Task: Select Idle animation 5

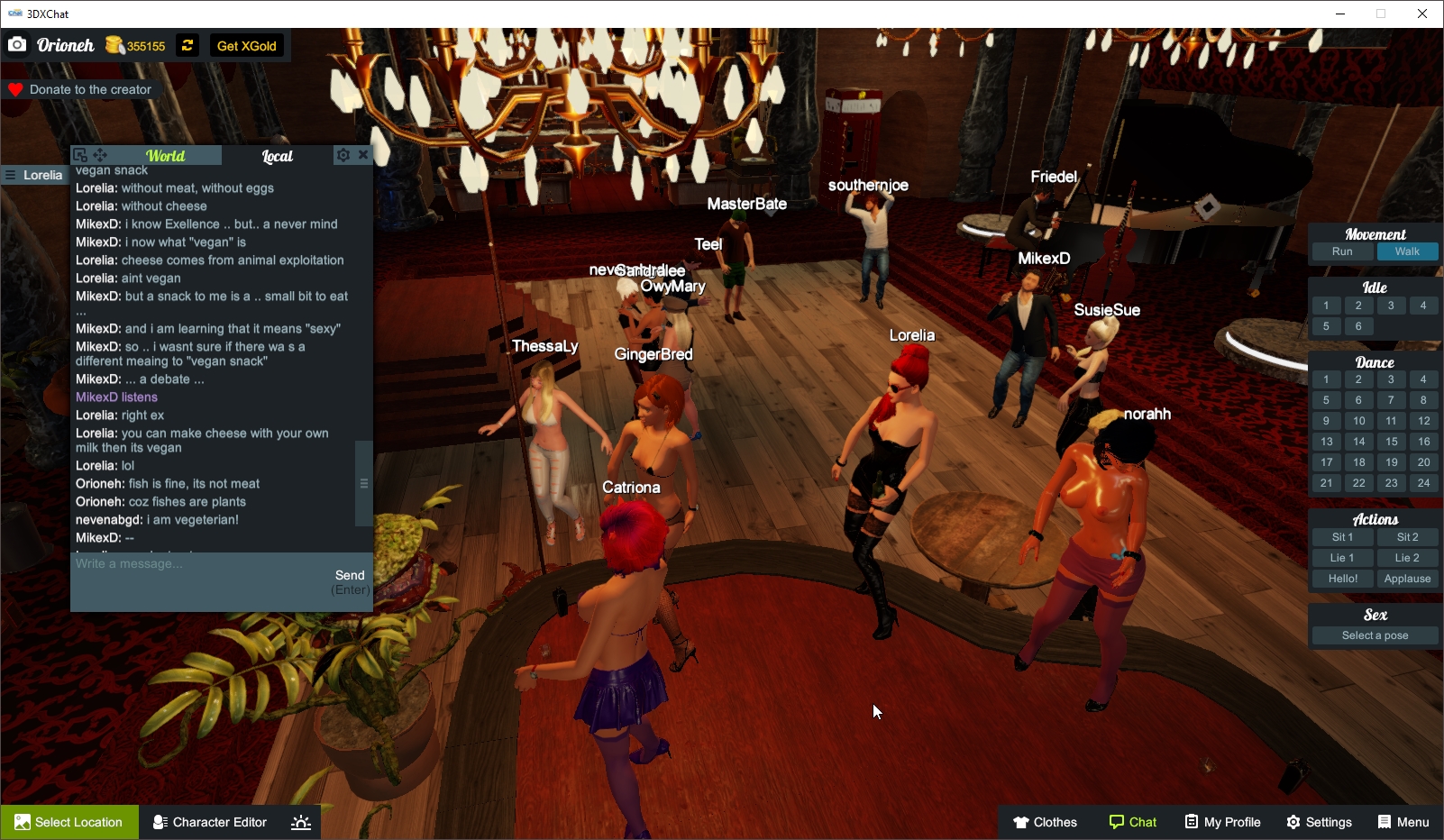Action: click(x=1326, y=326)
